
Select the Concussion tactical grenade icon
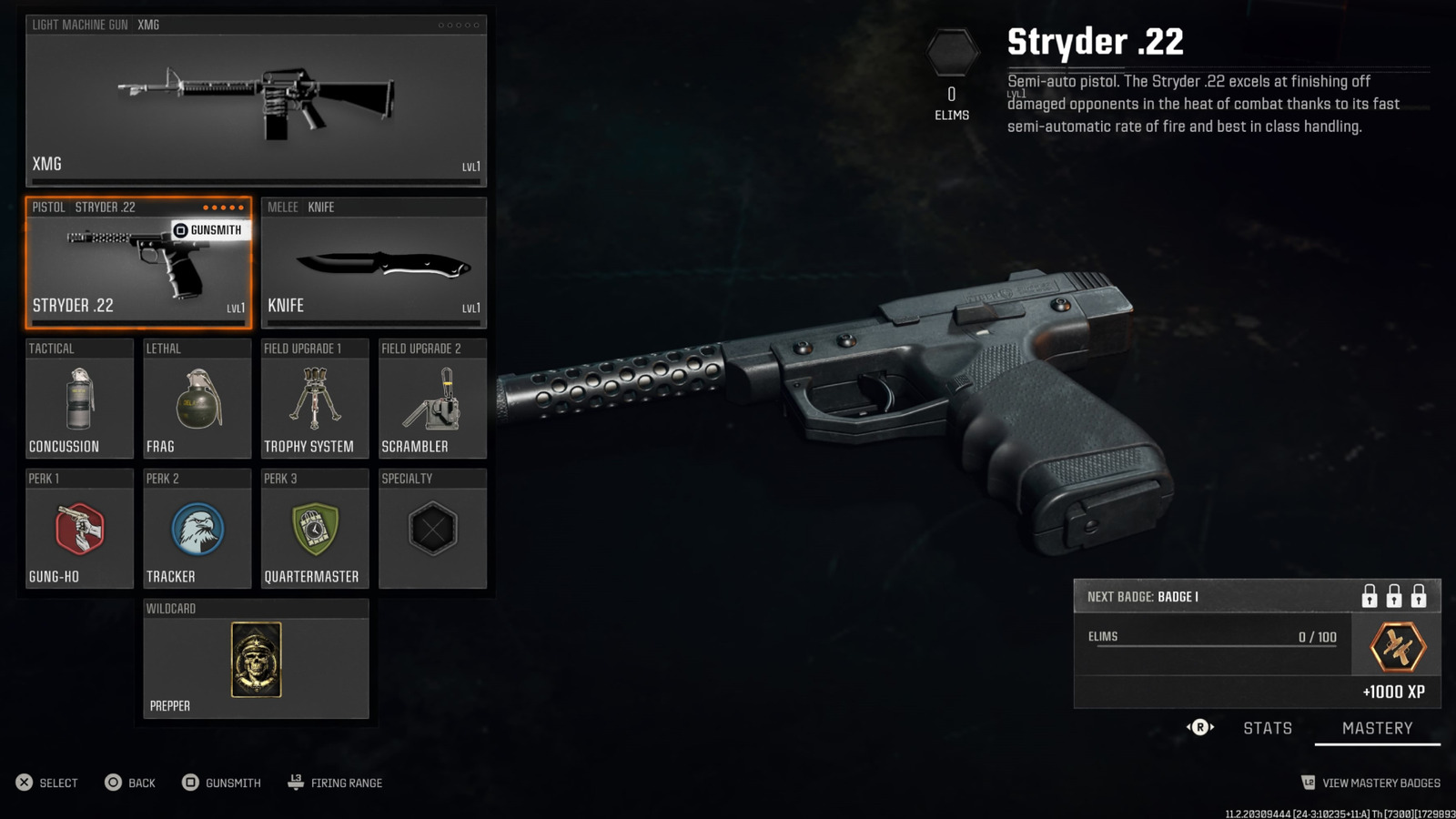[x=78, y=400]
